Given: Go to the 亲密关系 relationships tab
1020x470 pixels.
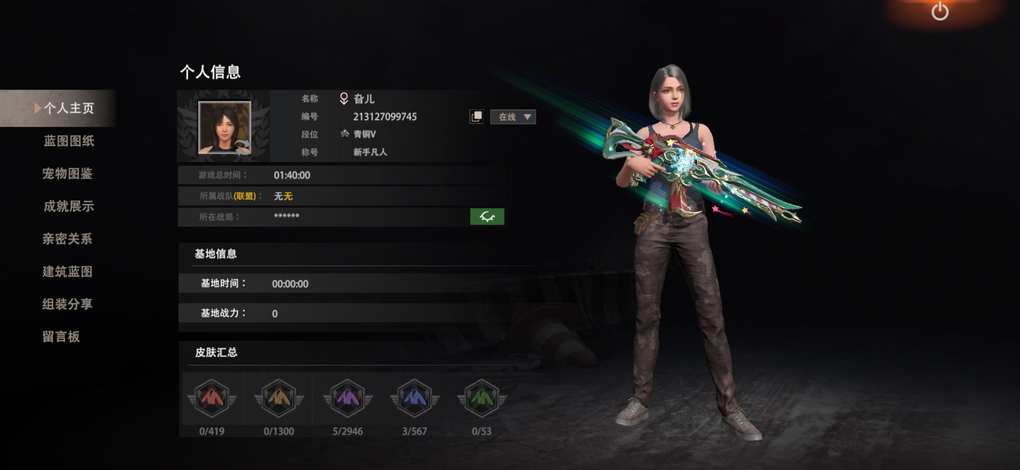Looking at the screenshot, I should (68, 239).
